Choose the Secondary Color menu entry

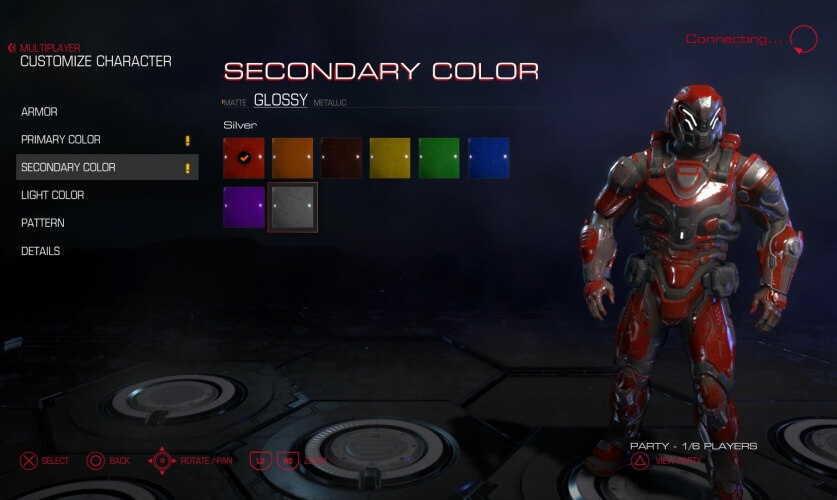[x=68, y=167]
